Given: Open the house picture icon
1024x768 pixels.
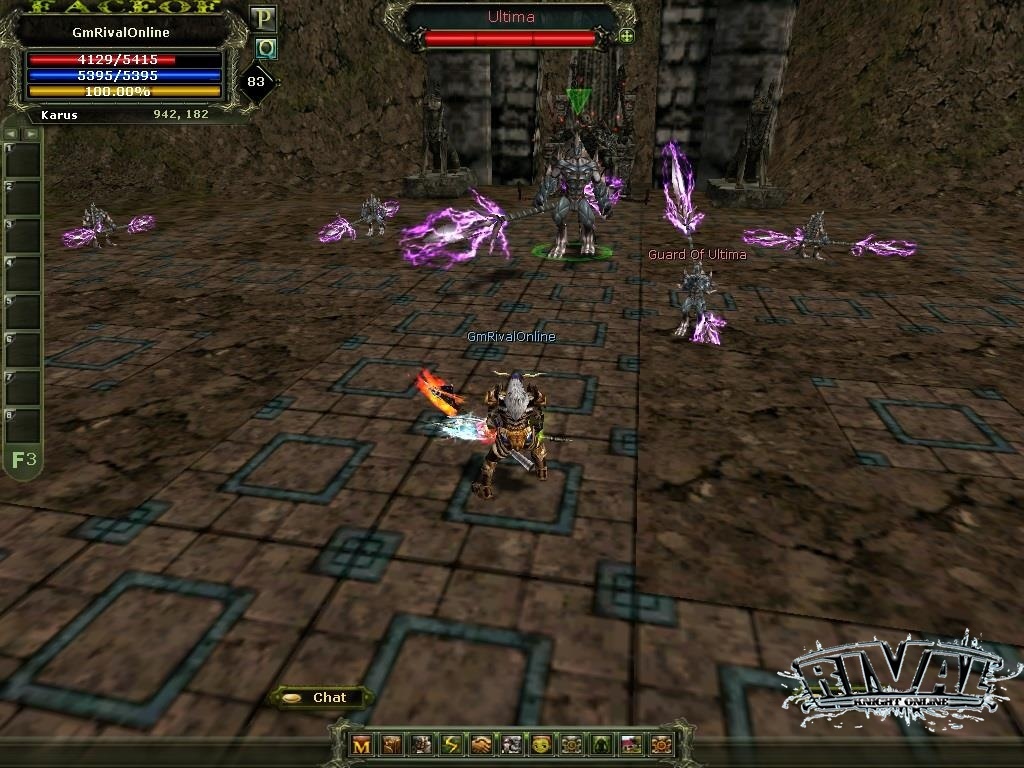Looking at the screenshot, I should [x=631, y=744].
